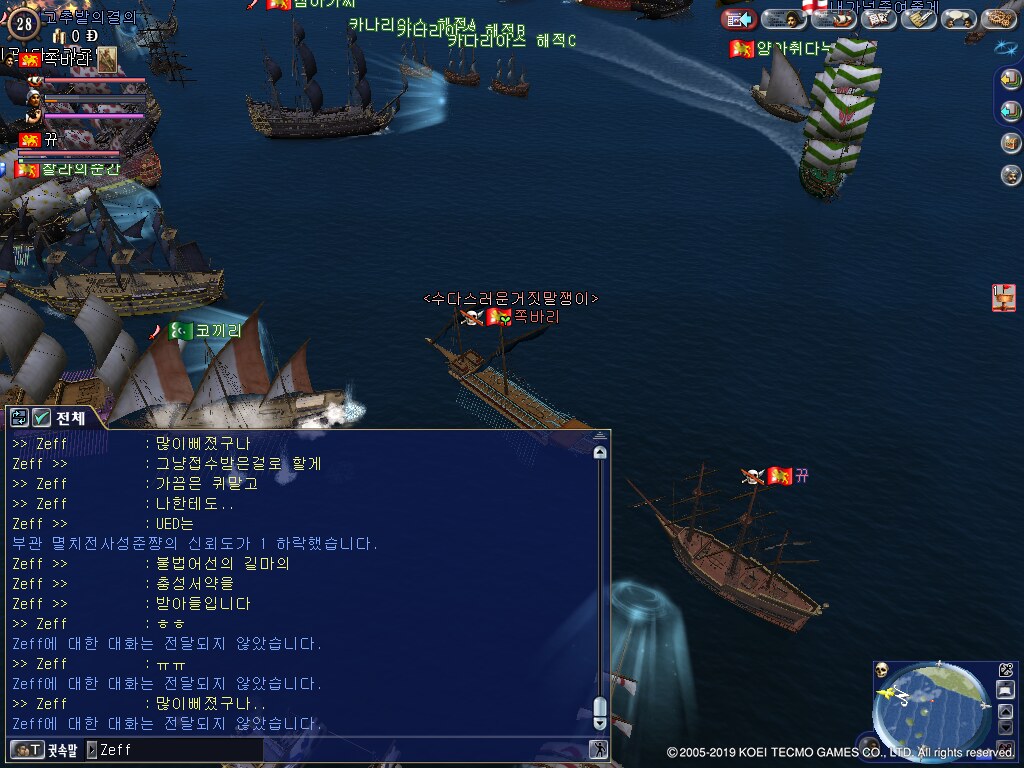Viewport: 1024px width, 768px height.
Task: Open the open-book menu button
Action: coord(878,19)
